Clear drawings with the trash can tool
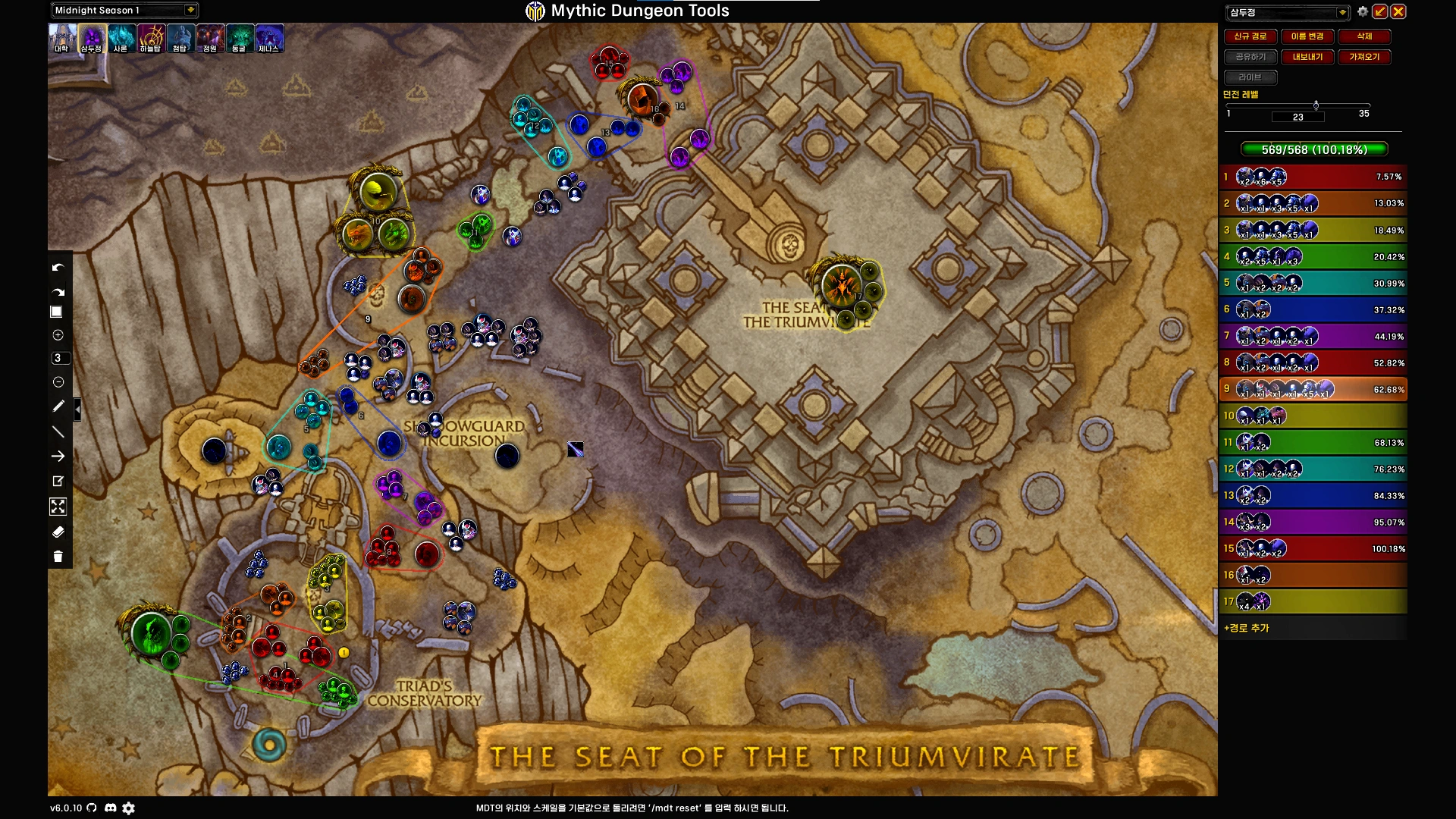1456x819 pixels. point(58,557)
